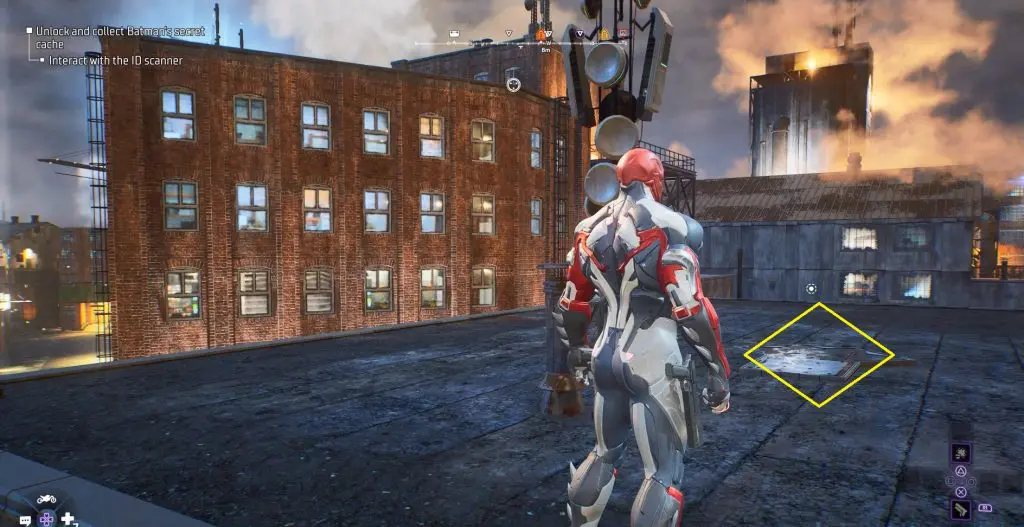Select the motorcycle summon icon
This screenshot has height=527, width=1024.
coord(47,499)
